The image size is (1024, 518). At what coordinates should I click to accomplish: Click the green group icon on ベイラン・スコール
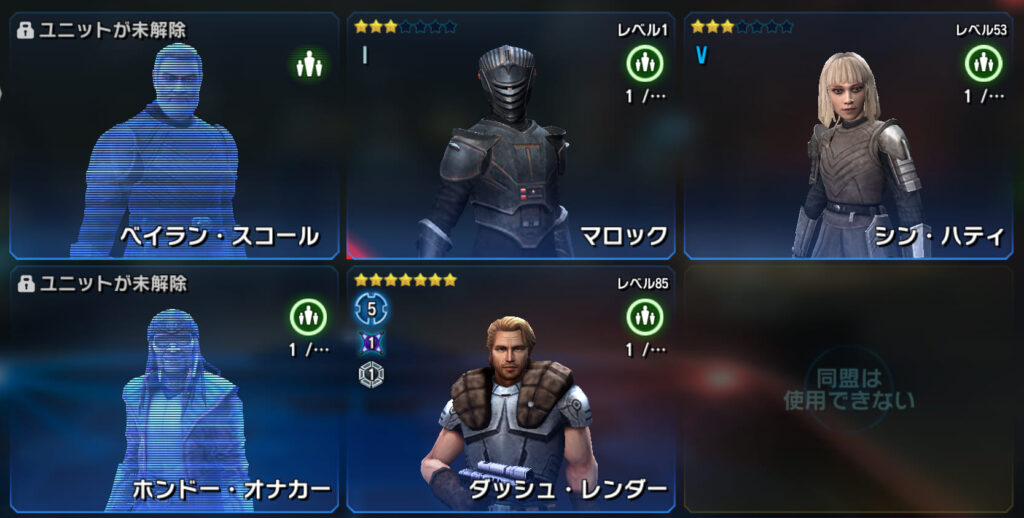pos(308,64)
